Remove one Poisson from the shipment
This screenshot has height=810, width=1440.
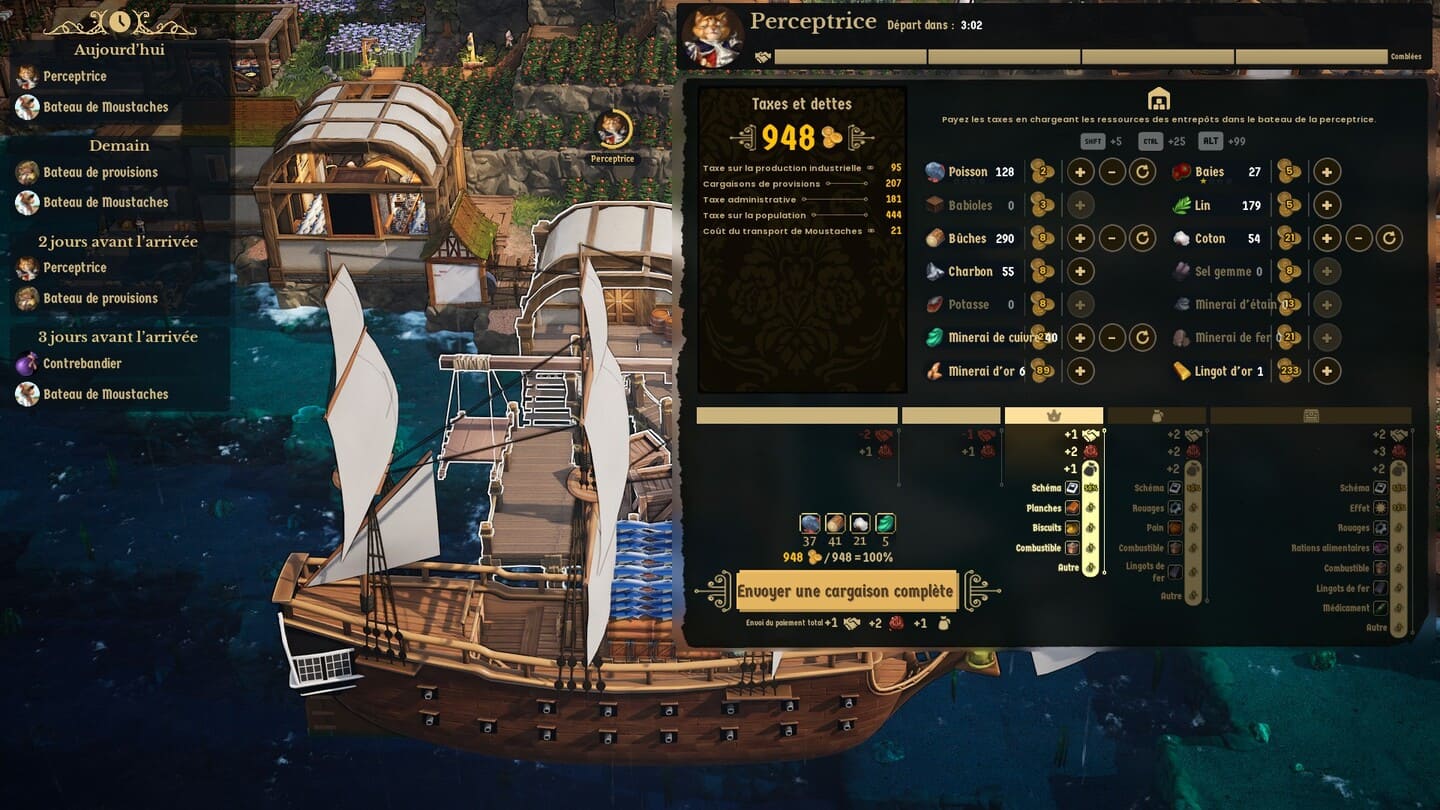click(x=1112, y=172)
